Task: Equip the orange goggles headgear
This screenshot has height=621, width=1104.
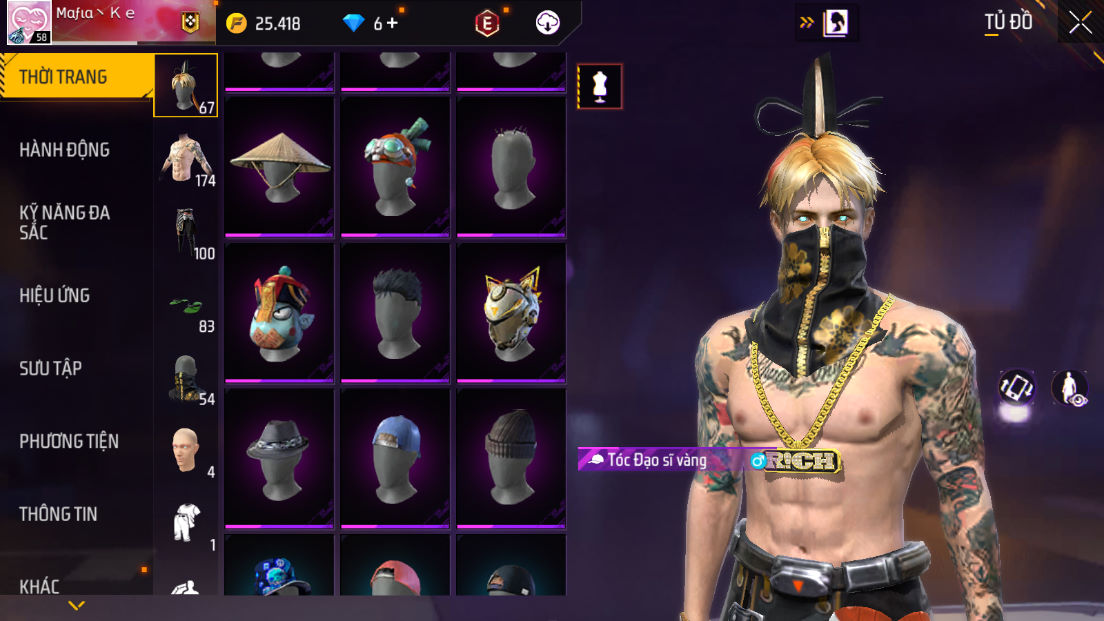Action: [396, 165]
